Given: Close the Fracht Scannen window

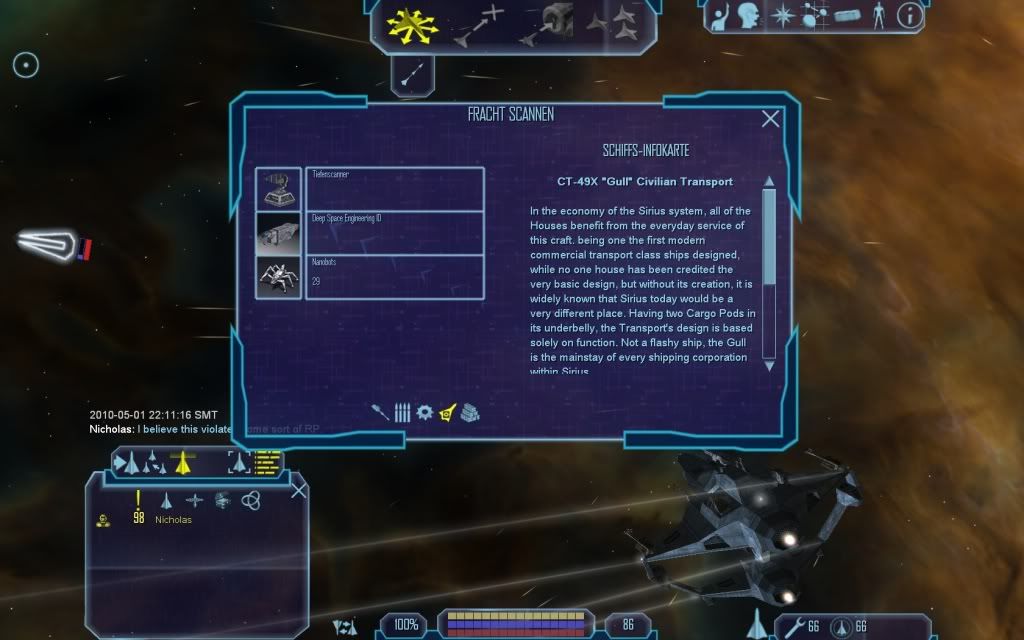Looking at the screenshot, I should pos(770,119).
